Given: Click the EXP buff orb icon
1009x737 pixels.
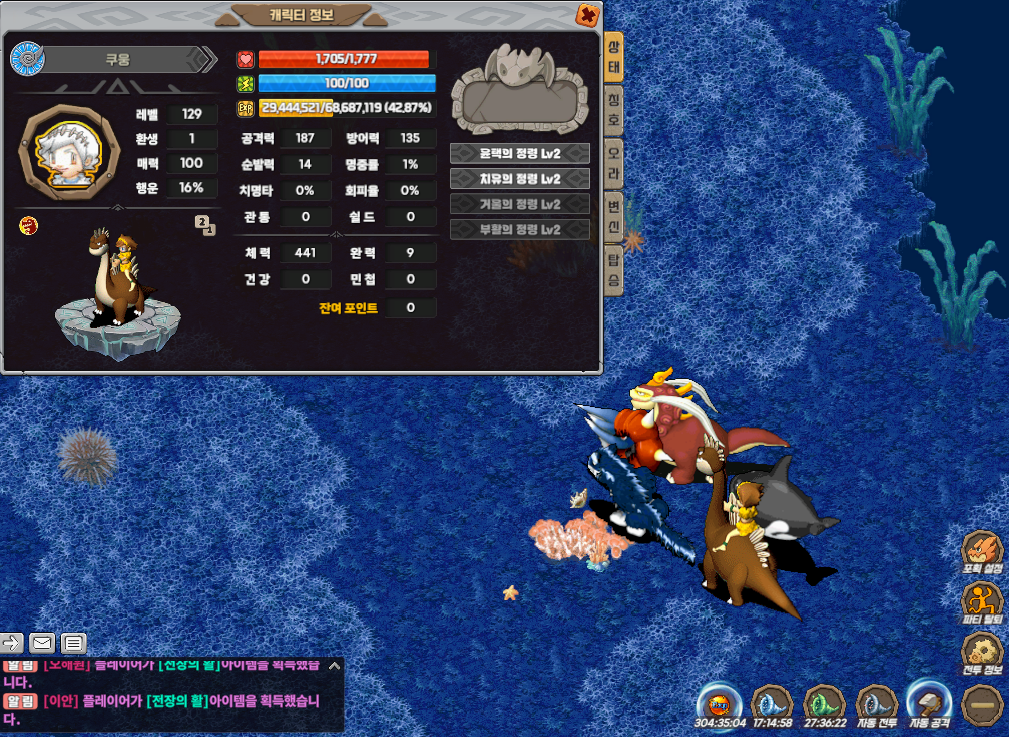Looking at the screenshot, I should click(x=718, y=702).
